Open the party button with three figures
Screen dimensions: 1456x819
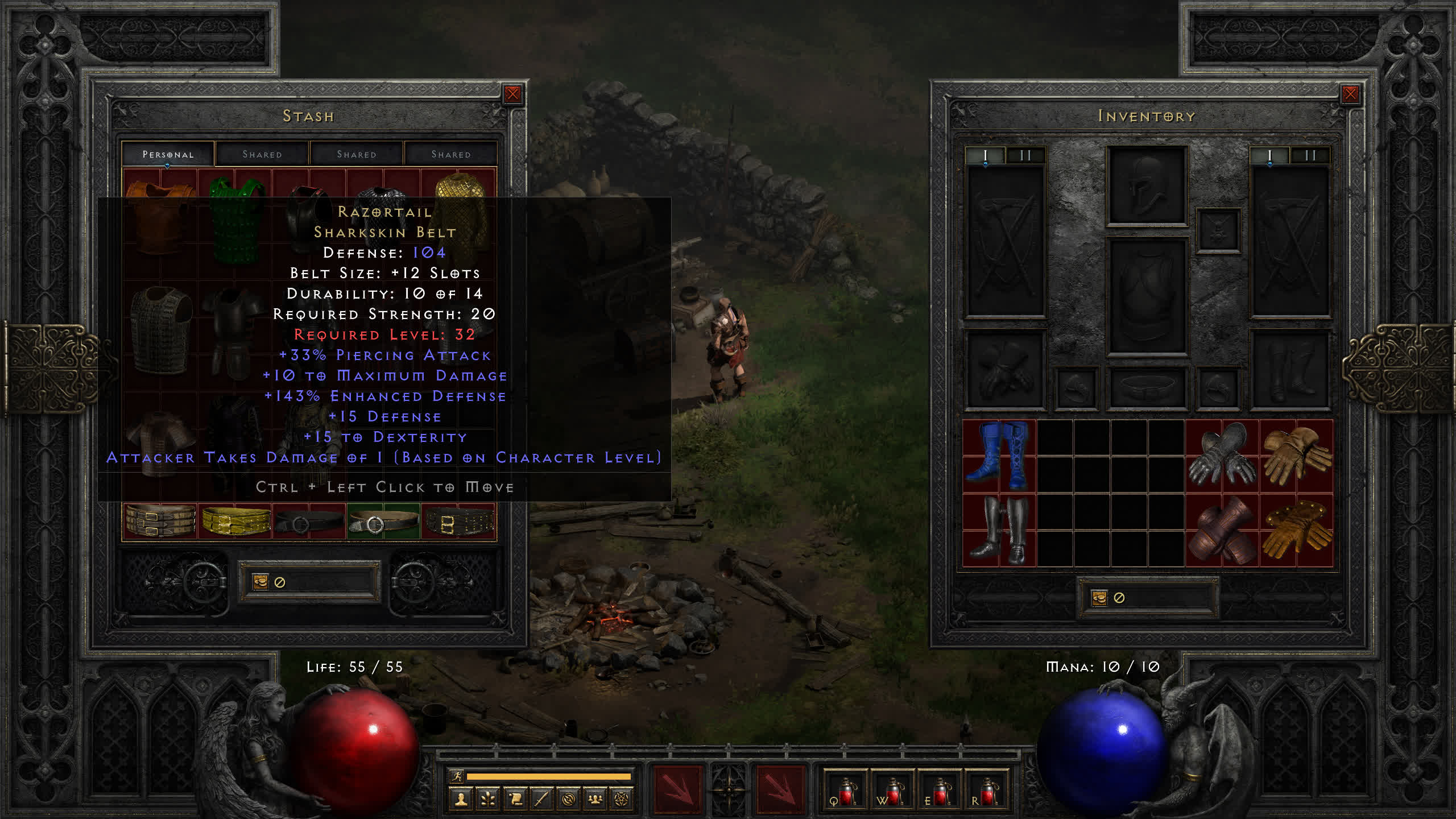pos(595,800)
